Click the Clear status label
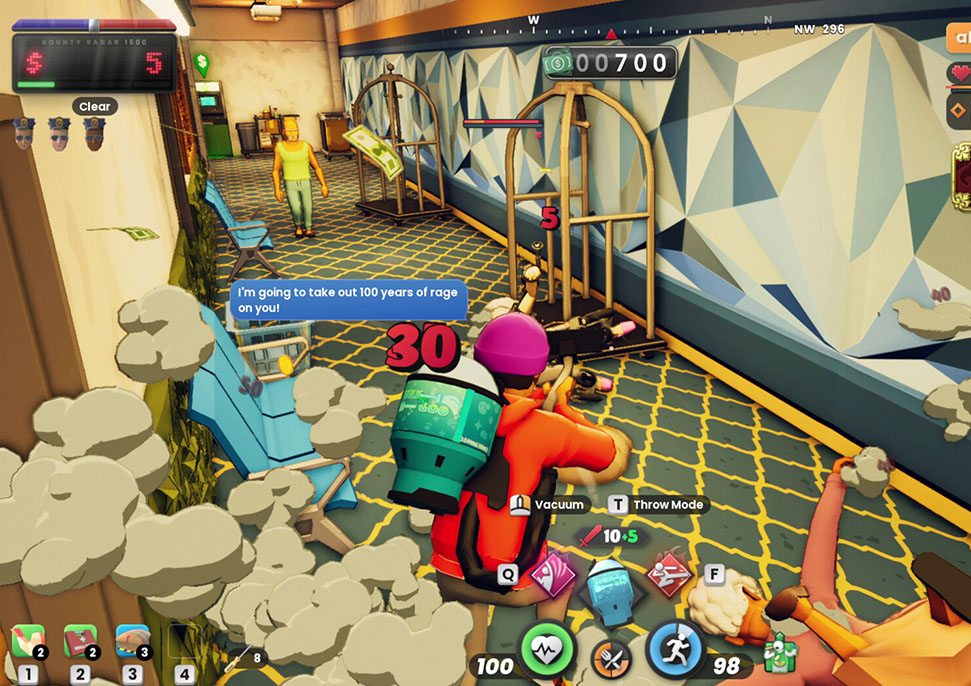Viewport: 971px width, 686px height. [x=95, y=106]
